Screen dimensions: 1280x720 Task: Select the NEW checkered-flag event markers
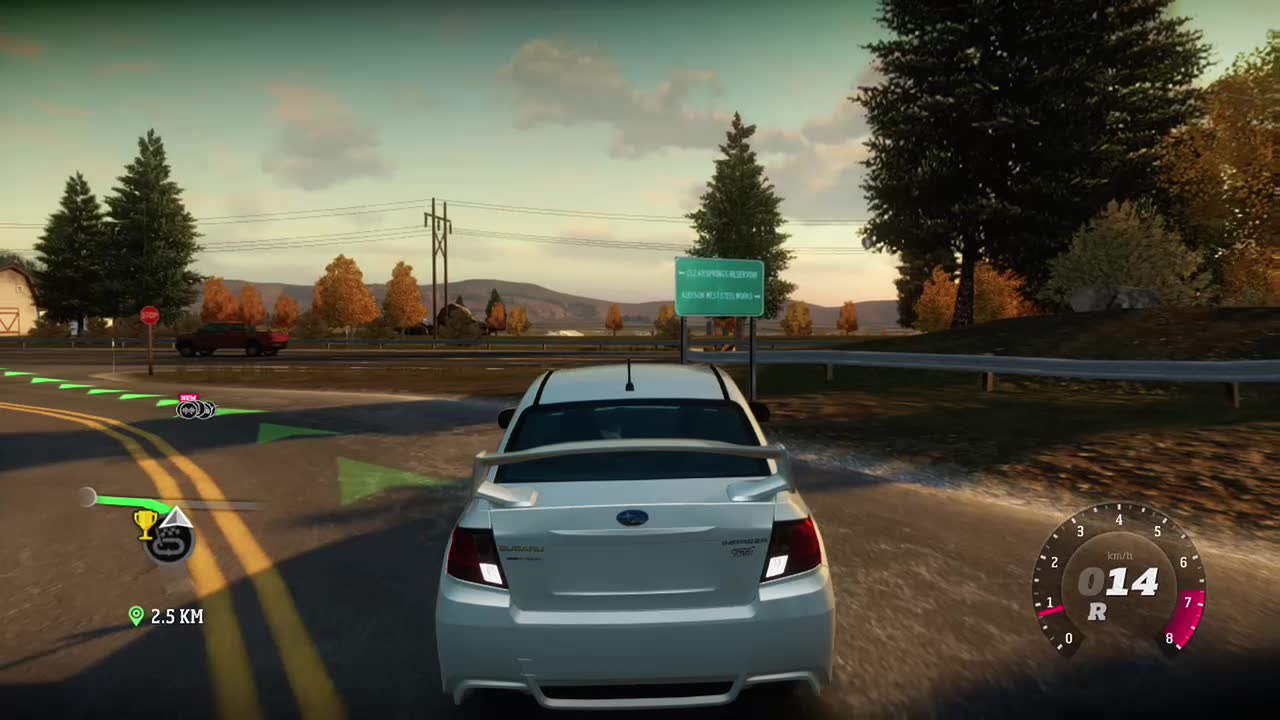click(194, 407)
